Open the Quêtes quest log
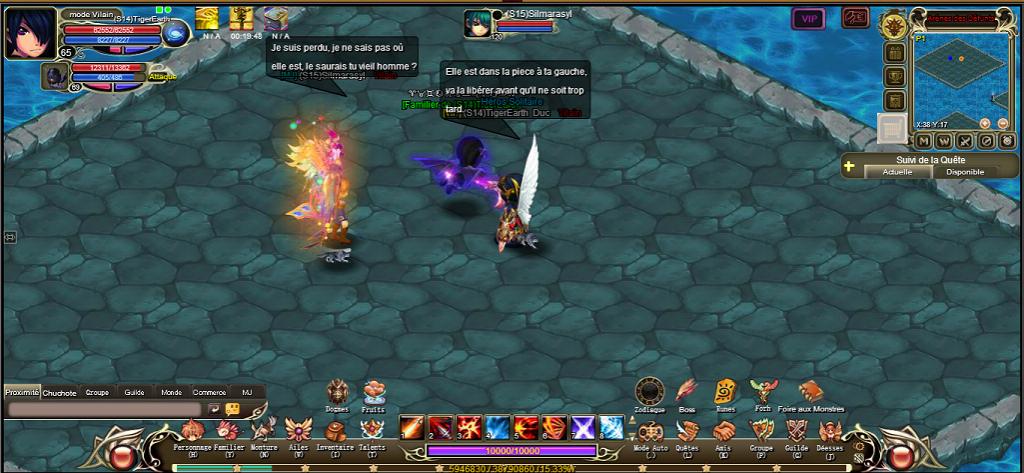Image resolution: width=1024 pixels, height=473 pixels. [x=687, y=431]
